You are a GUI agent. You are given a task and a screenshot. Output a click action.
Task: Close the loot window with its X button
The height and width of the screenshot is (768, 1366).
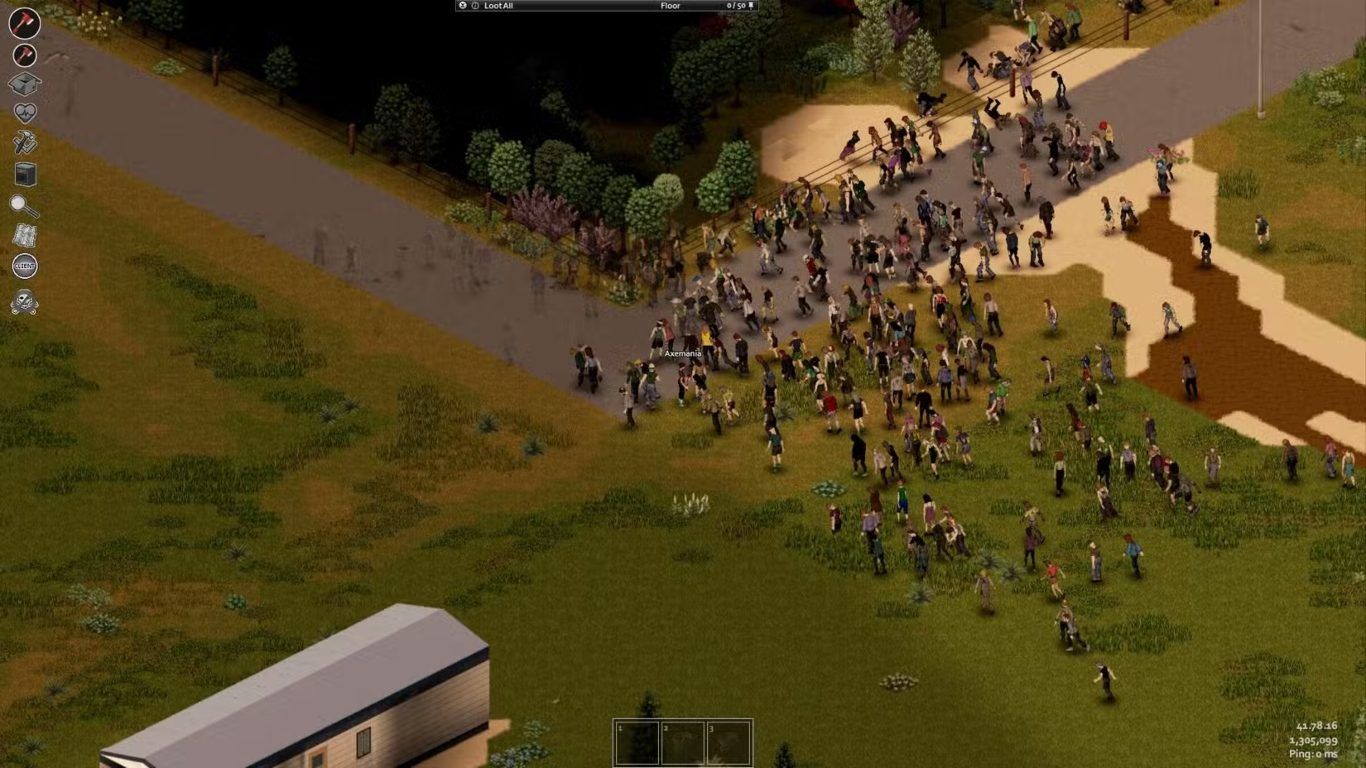pyautogui.click(x=462, y=6)
